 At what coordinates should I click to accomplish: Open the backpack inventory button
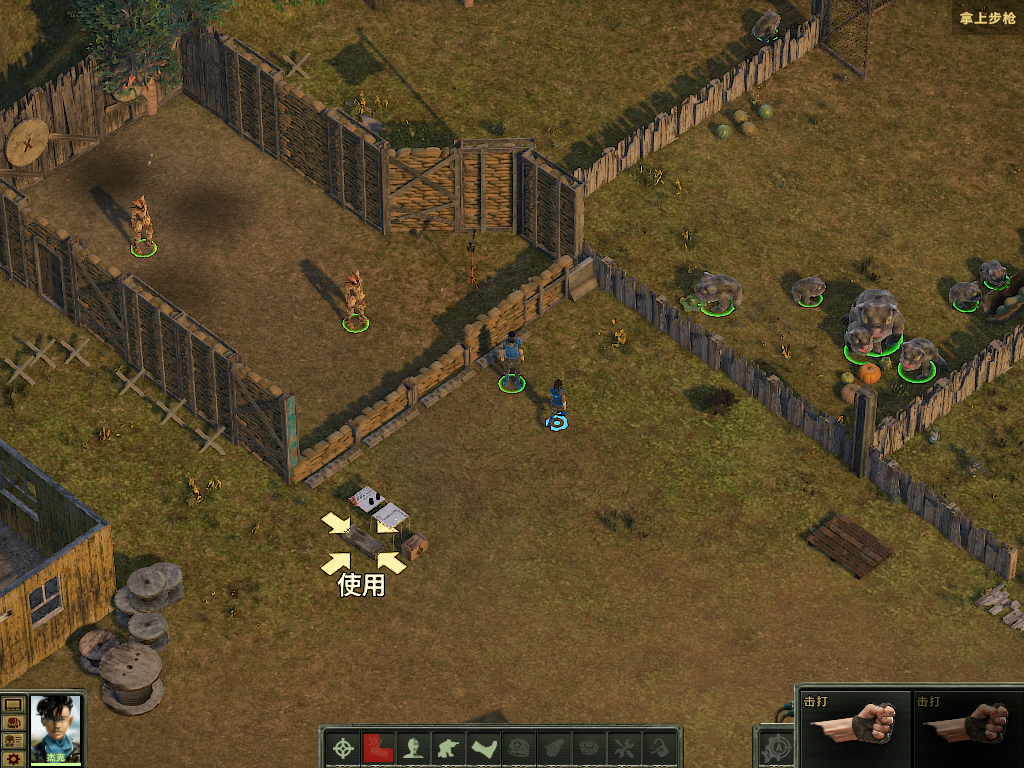[13, 723]
